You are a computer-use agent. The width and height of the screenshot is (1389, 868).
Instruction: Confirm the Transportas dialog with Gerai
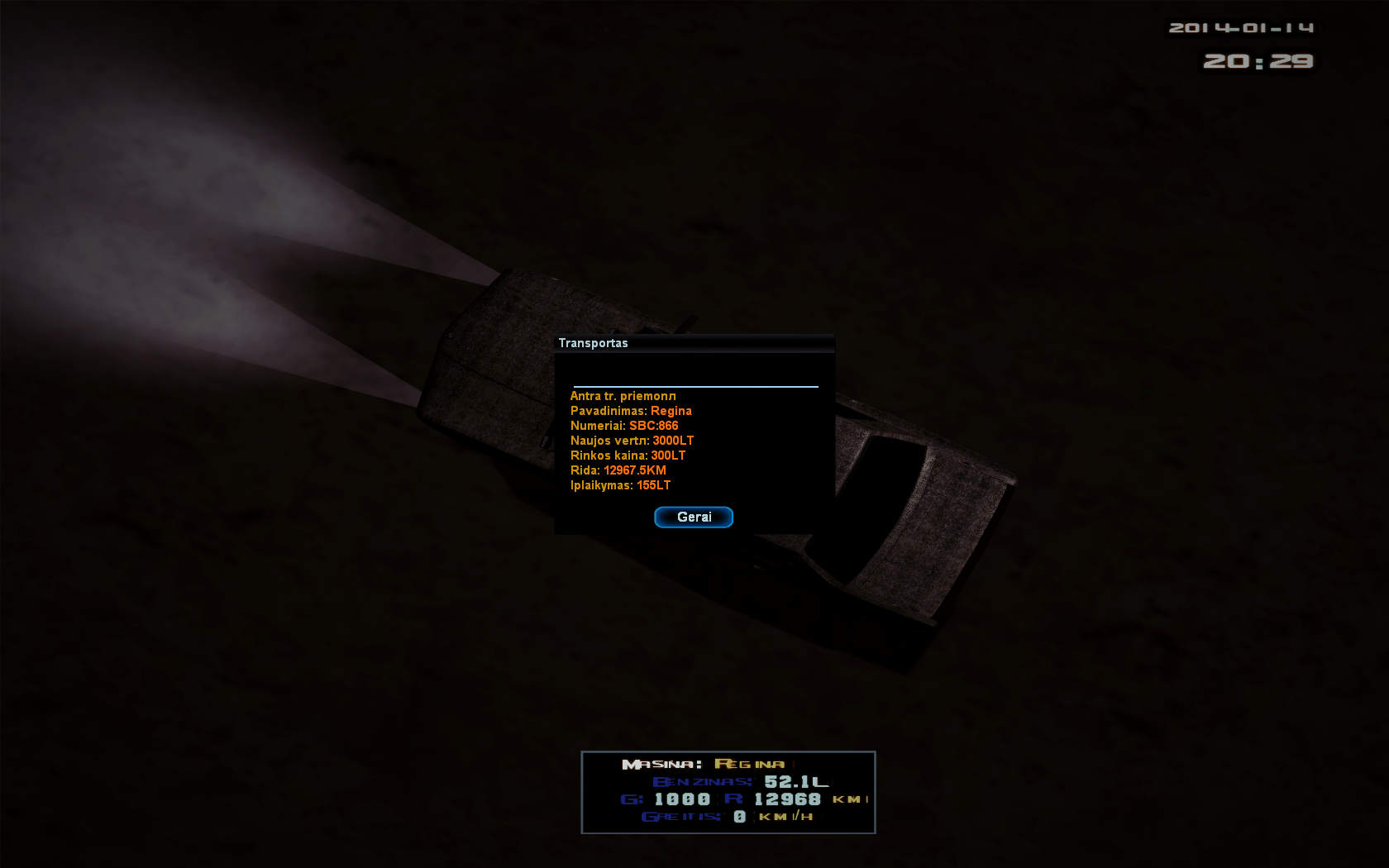tap(694, 517)
